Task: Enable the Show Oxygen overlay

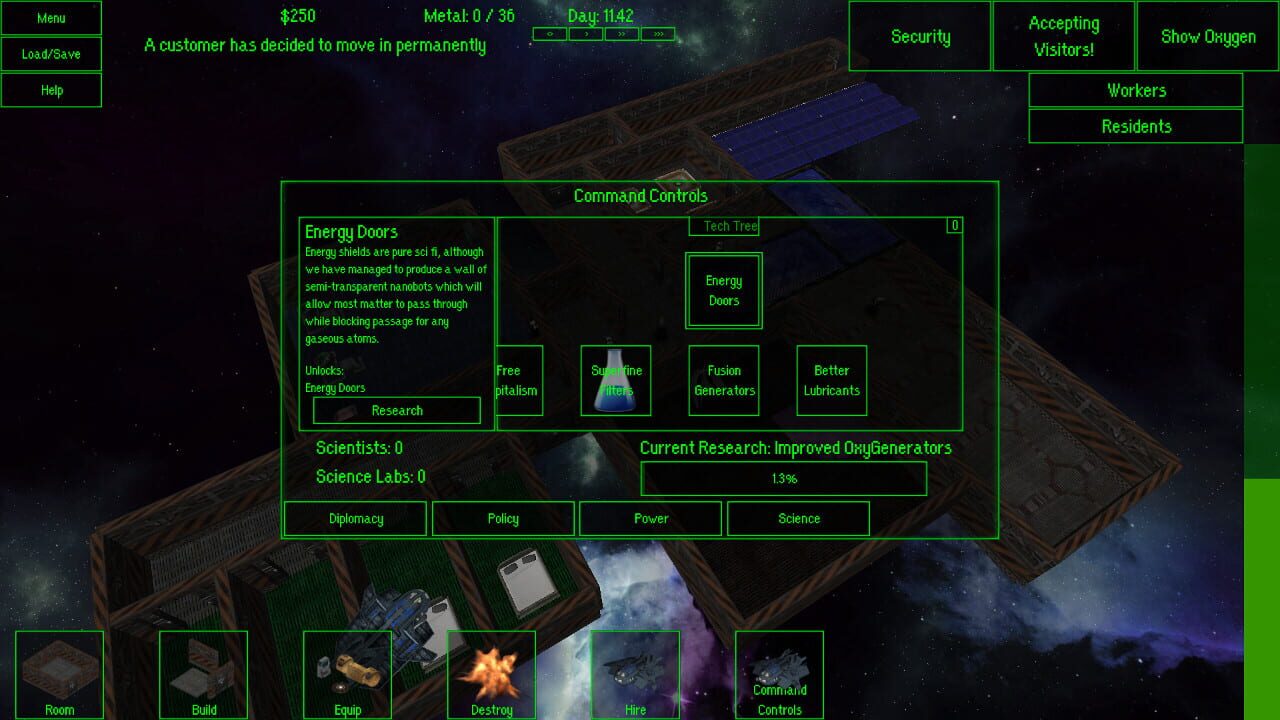Action: point(1206,36)
